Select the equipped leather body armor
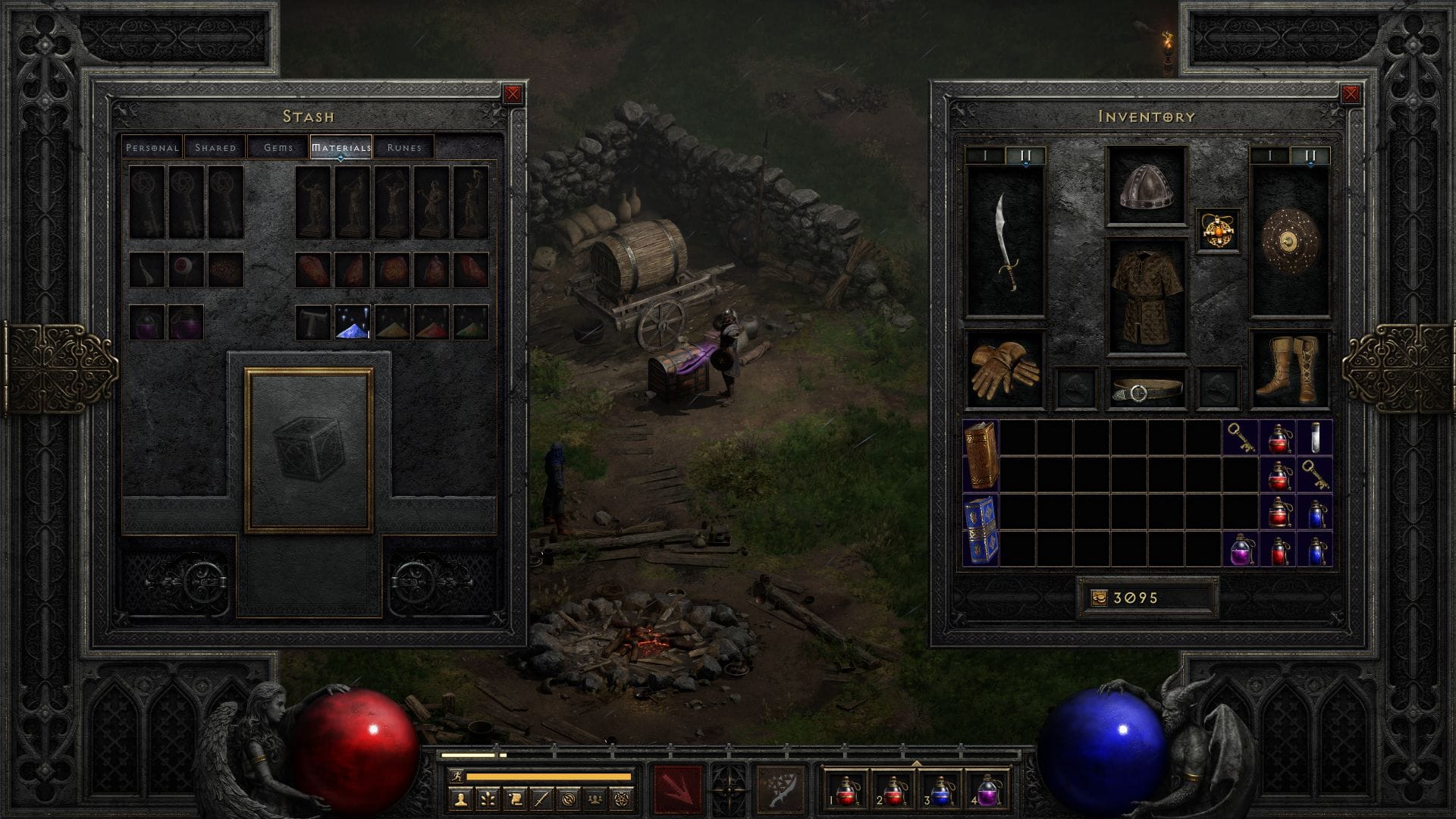This screenshot has width=1456, height=819. [x=1146, y=297]
